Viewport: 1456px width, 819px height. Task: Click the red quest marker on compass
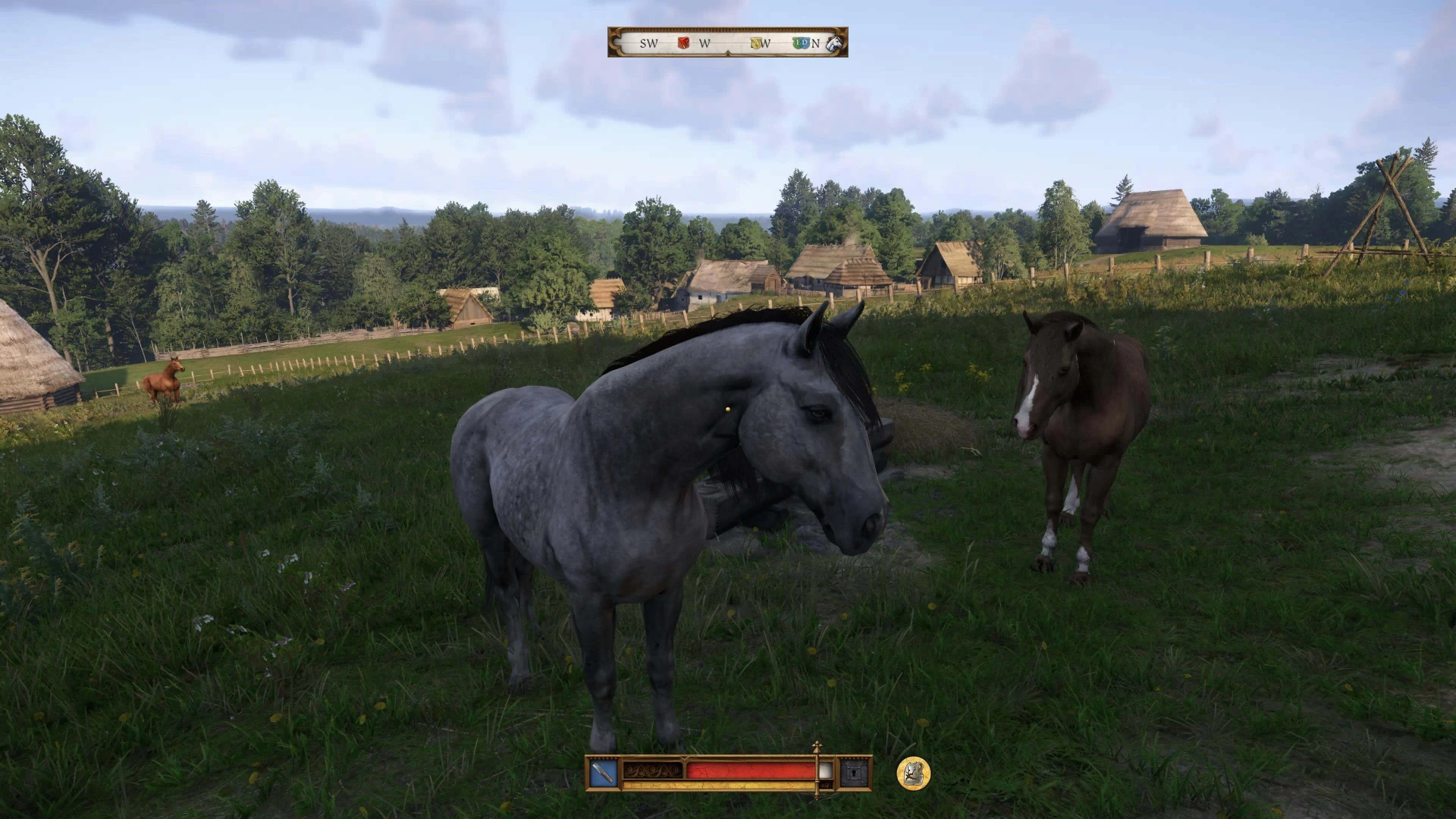point(683,43)
